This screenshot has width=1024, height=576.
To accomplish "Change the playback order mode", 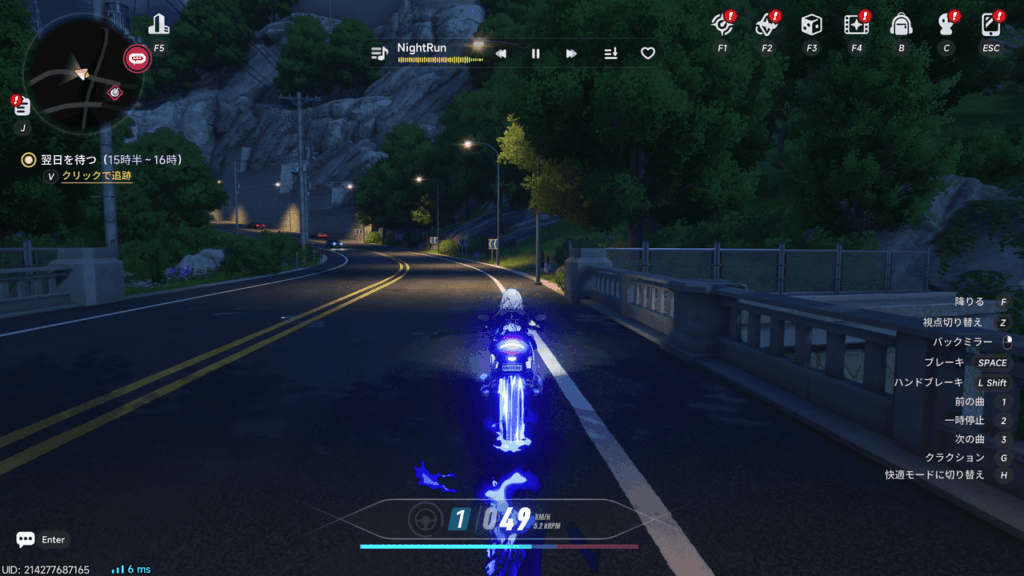I will pos(610,53).
